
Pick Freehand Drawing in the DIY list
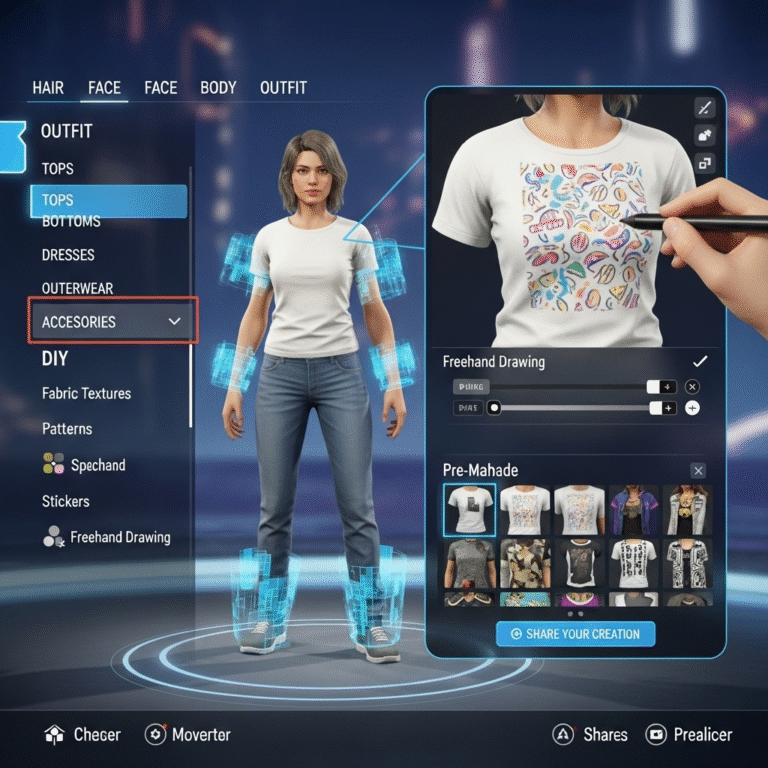[119, 537]
